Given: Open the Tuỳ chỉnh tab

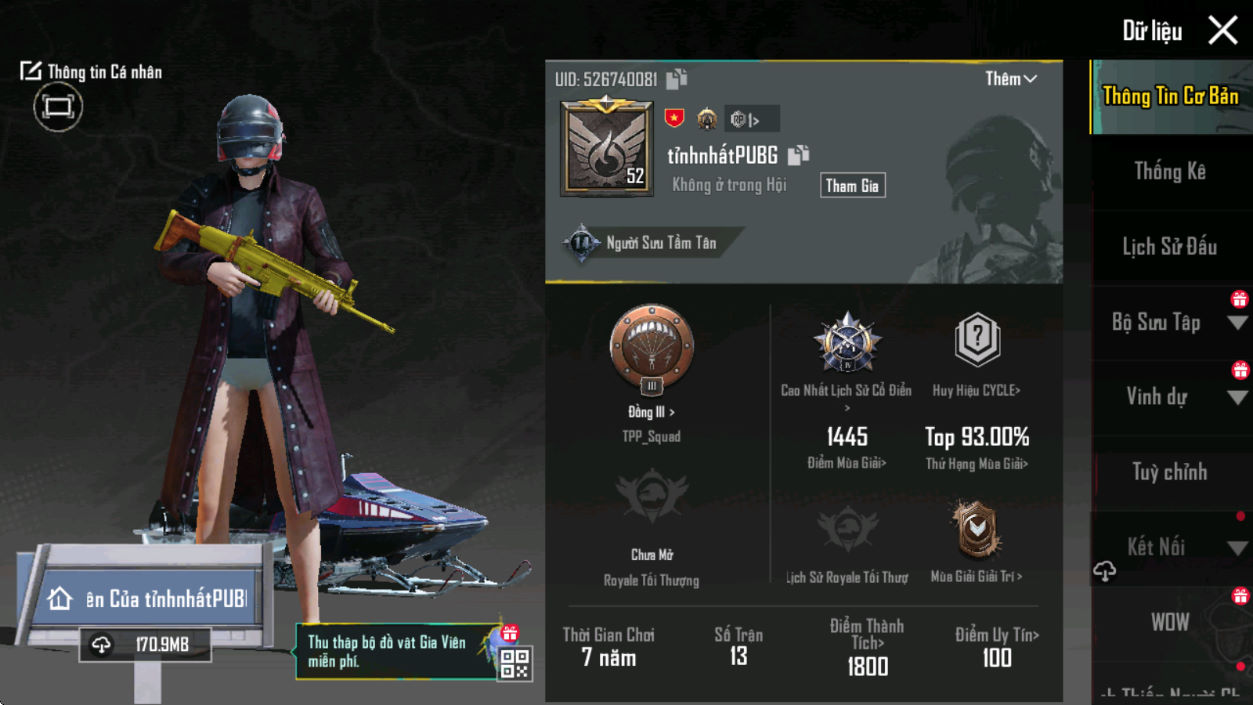Looking at the screenshot, I should tap(1169, 472).
